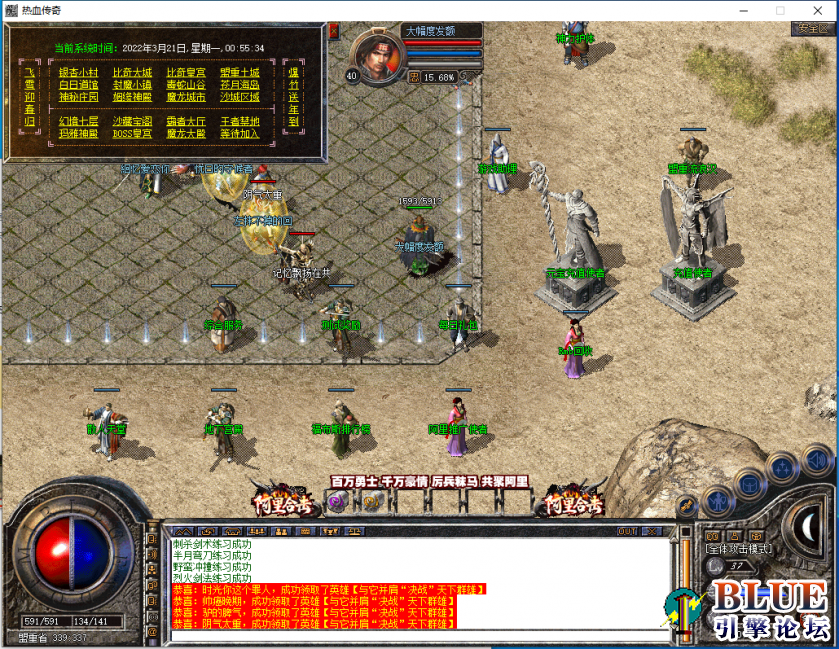Viewport: 839px width, 649px height.
Task: Go to 盟重土城
Action: pyautogui.click(x=240, y=72)
